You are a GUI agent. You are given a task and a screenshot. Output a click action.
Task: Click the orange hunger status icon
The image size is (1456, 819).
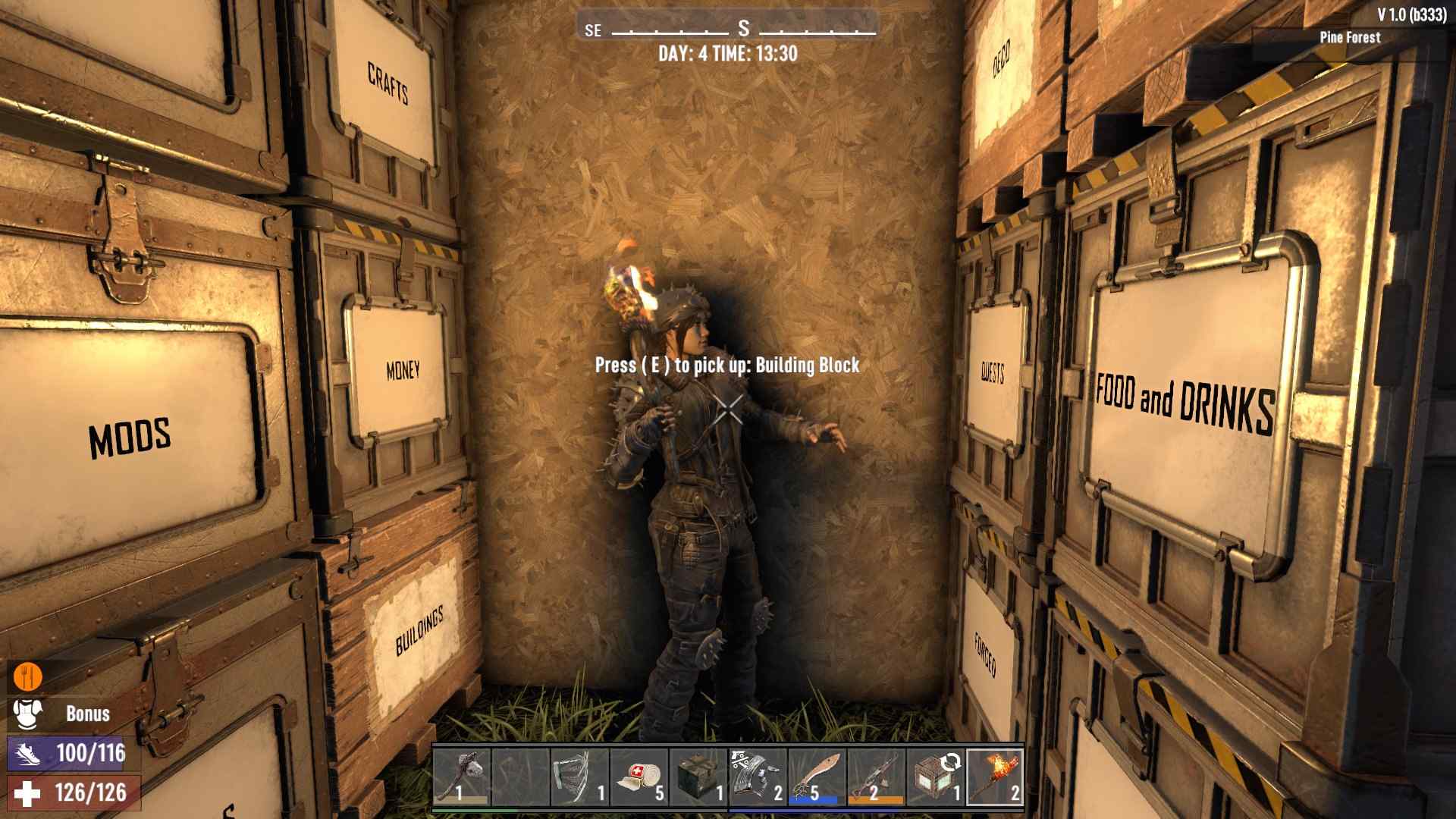28,676
